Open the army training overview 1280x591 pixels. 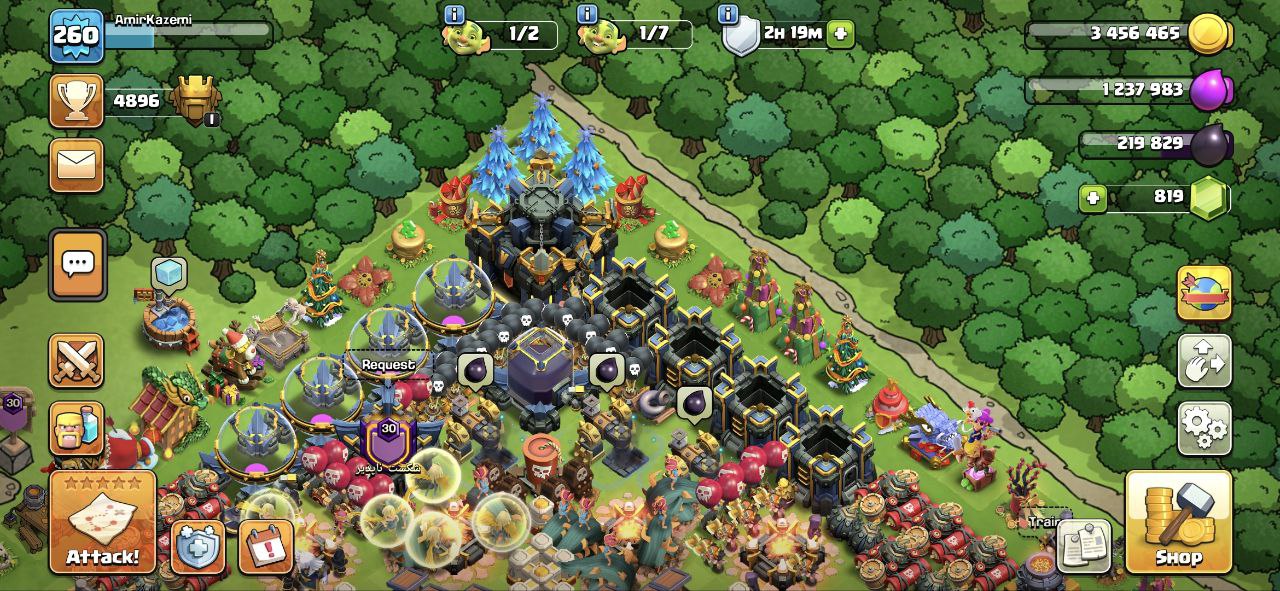(77, 429)
